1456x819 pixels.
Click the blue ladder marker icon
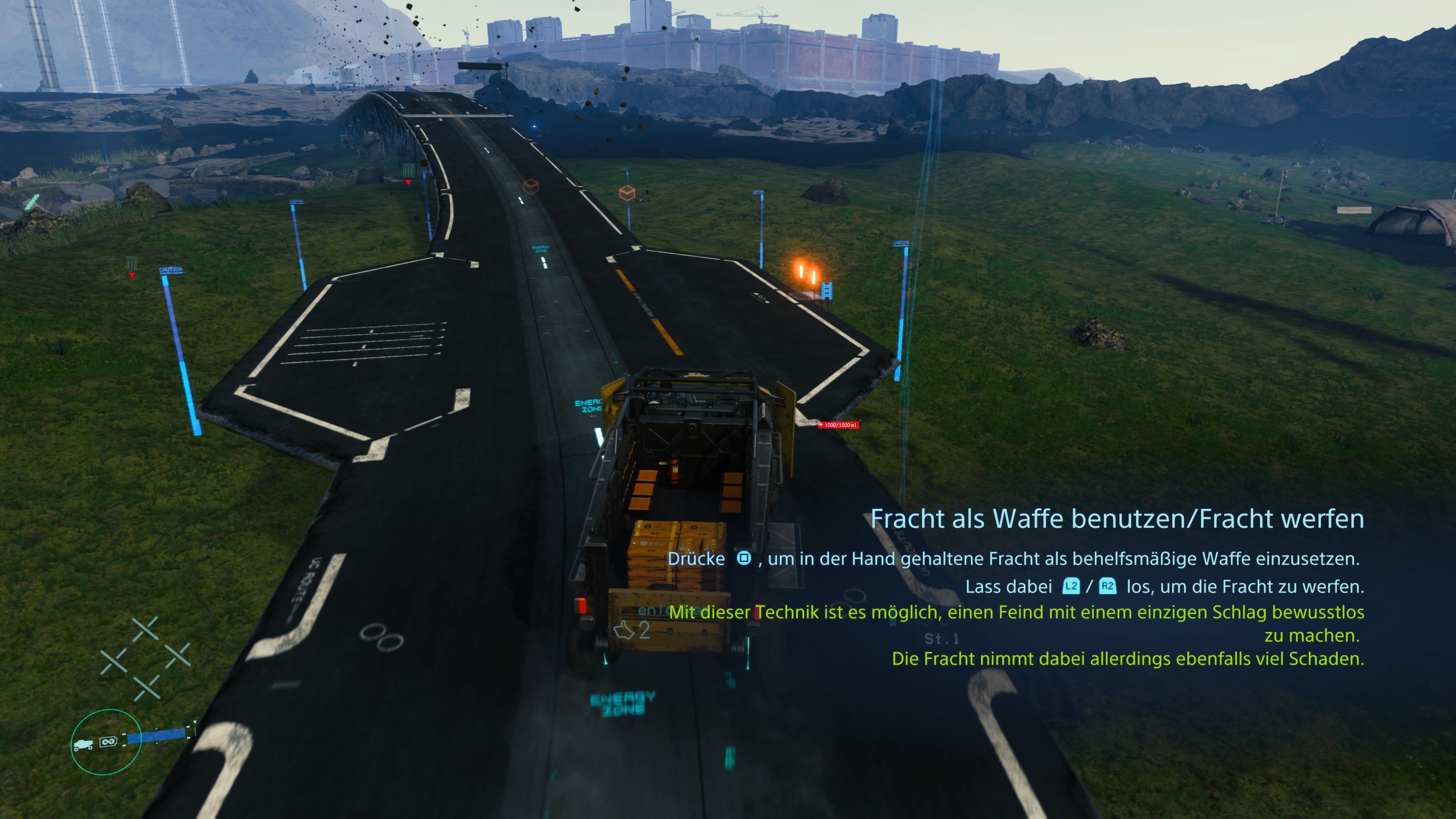[x=827, y=290]
